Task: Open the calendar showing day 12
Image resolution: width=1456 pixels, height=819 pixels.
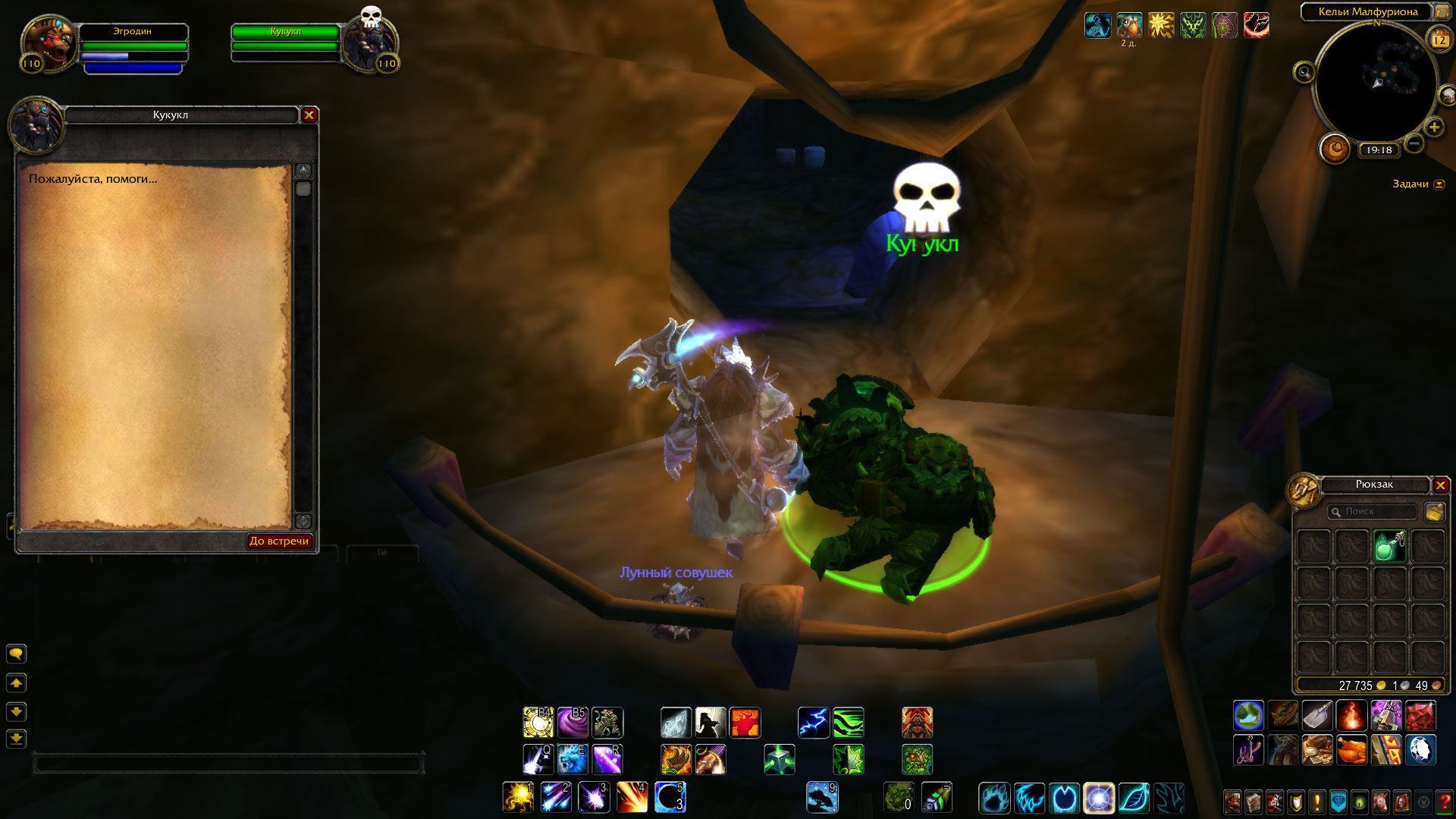Action: coord(1439,40)
